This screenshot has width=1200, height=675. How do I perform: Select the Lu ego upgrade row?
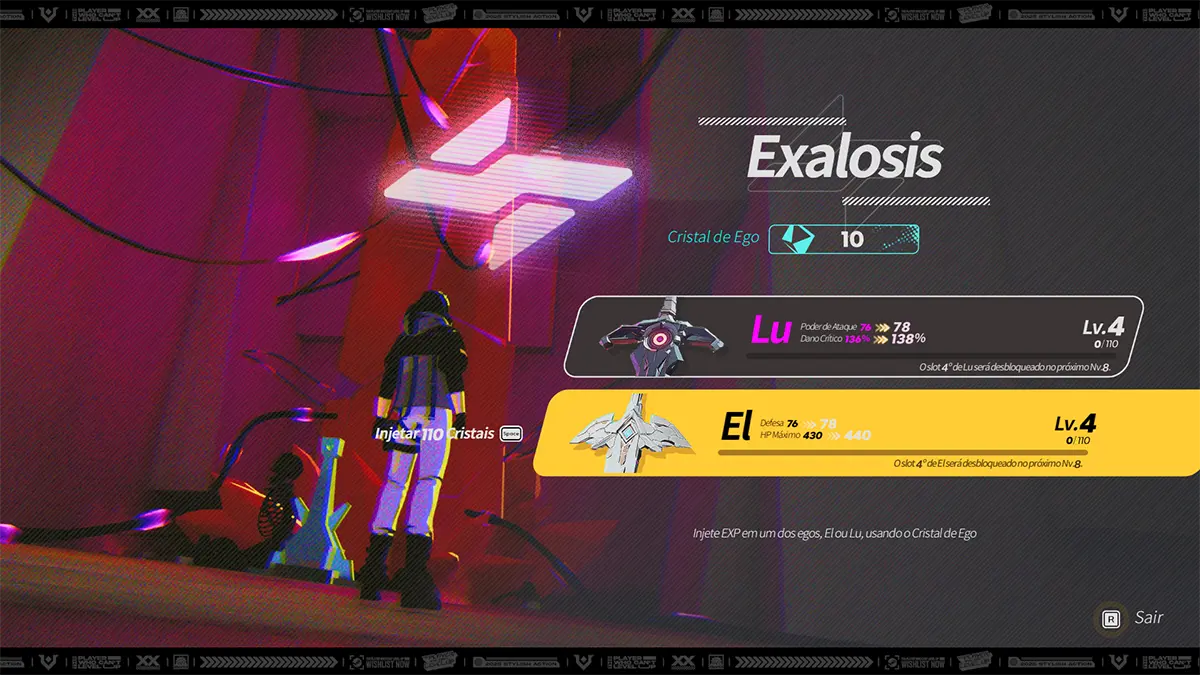click(x=853, y=336)
